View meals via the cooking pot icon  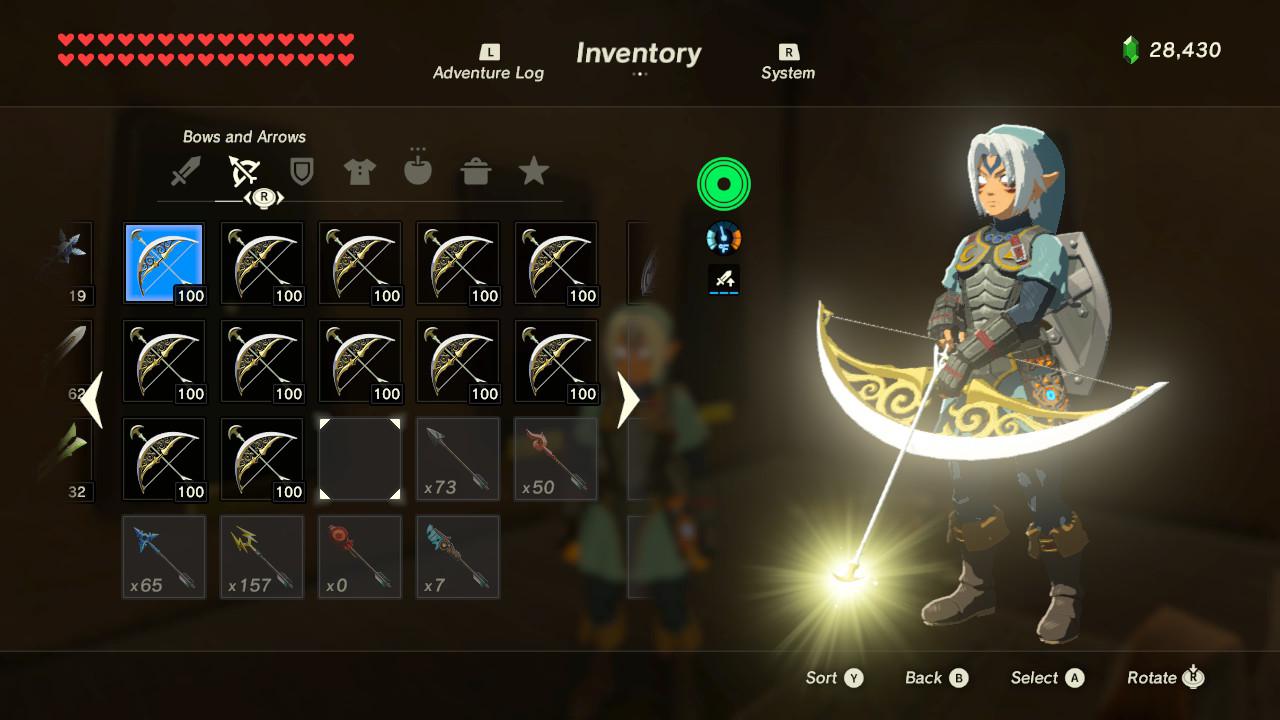[x=476, y=170]
